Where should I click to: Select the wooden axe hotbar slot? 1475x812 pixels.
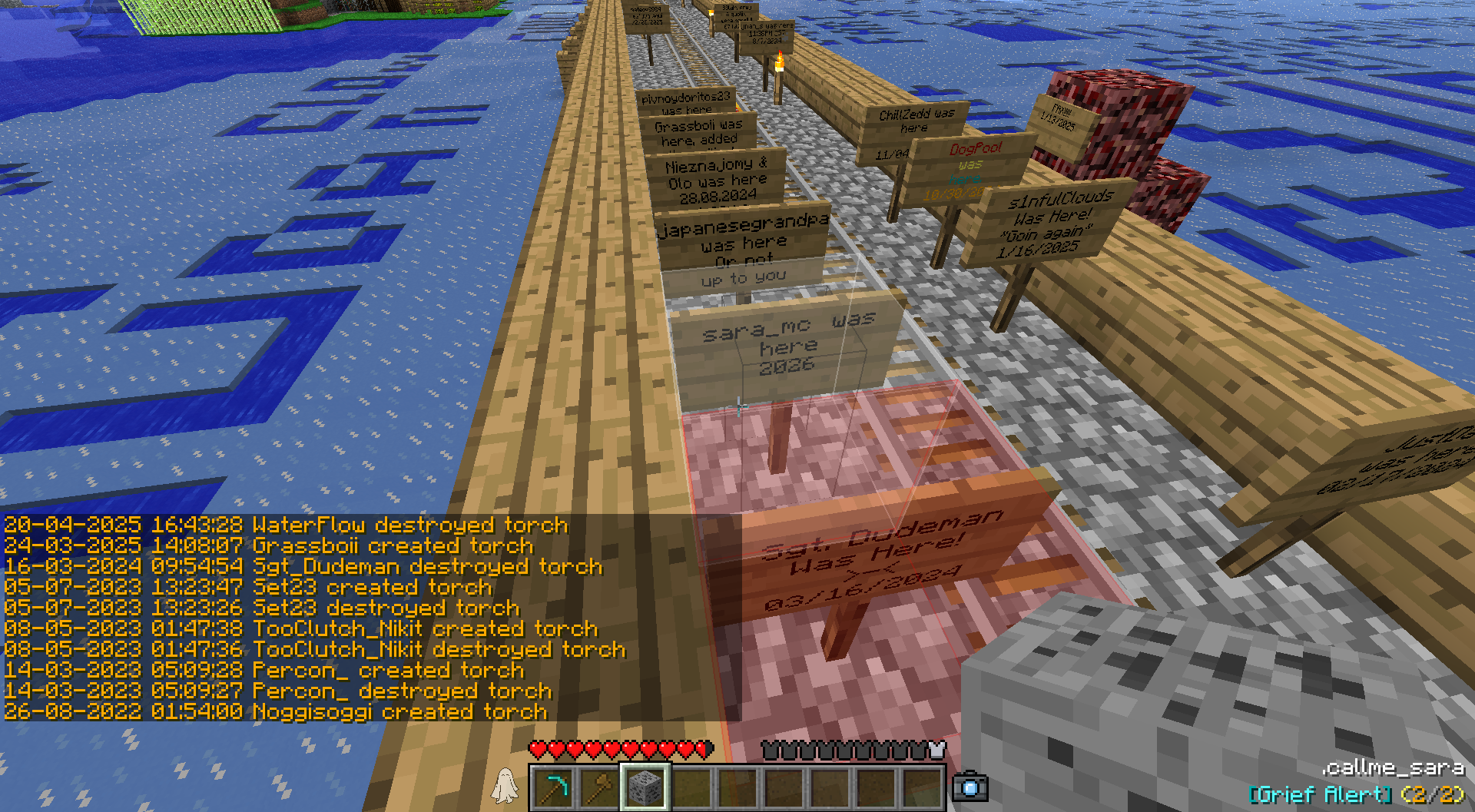[599, 787]
